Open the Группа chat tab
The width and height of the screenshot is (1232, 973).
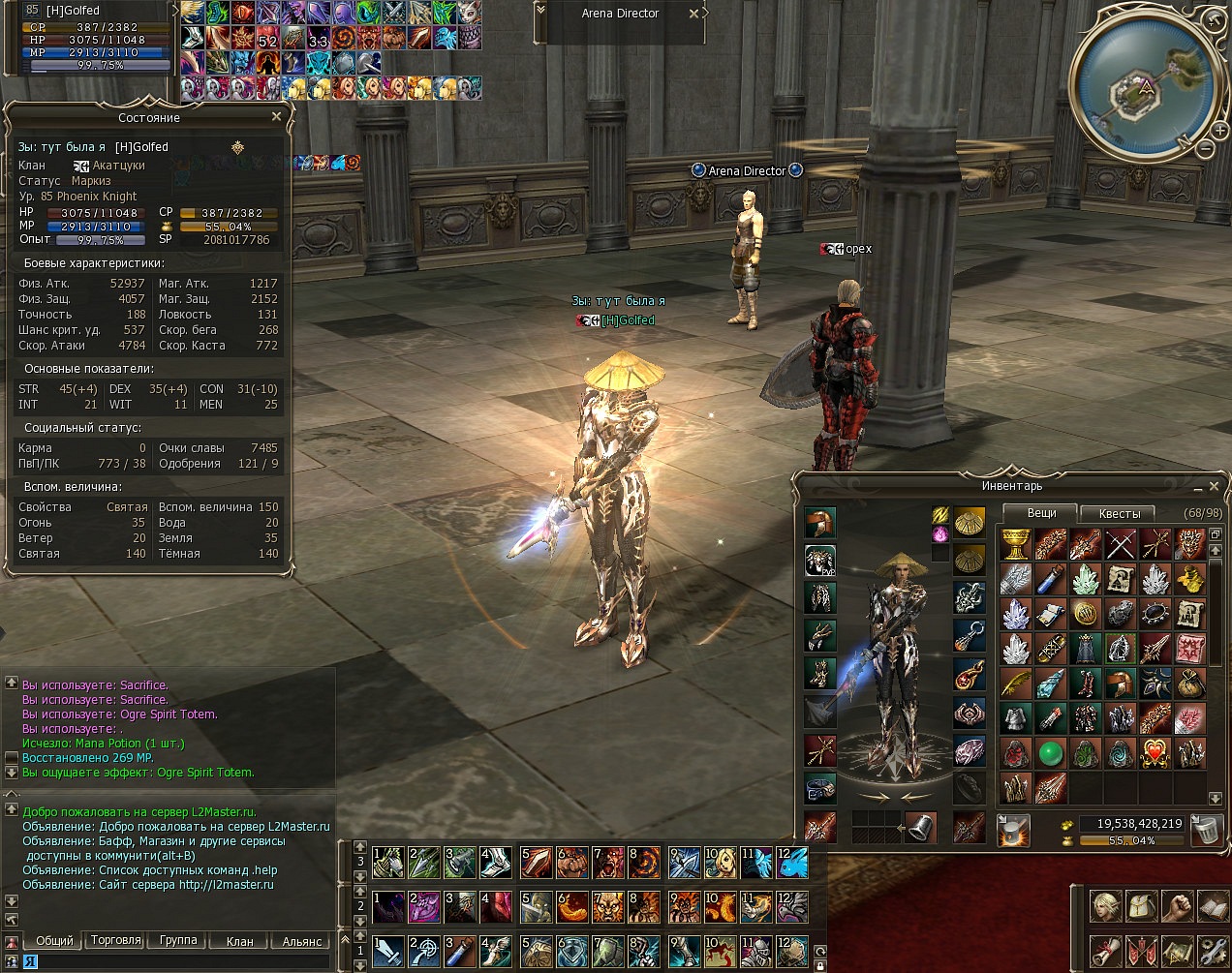(x=178, y=940)
